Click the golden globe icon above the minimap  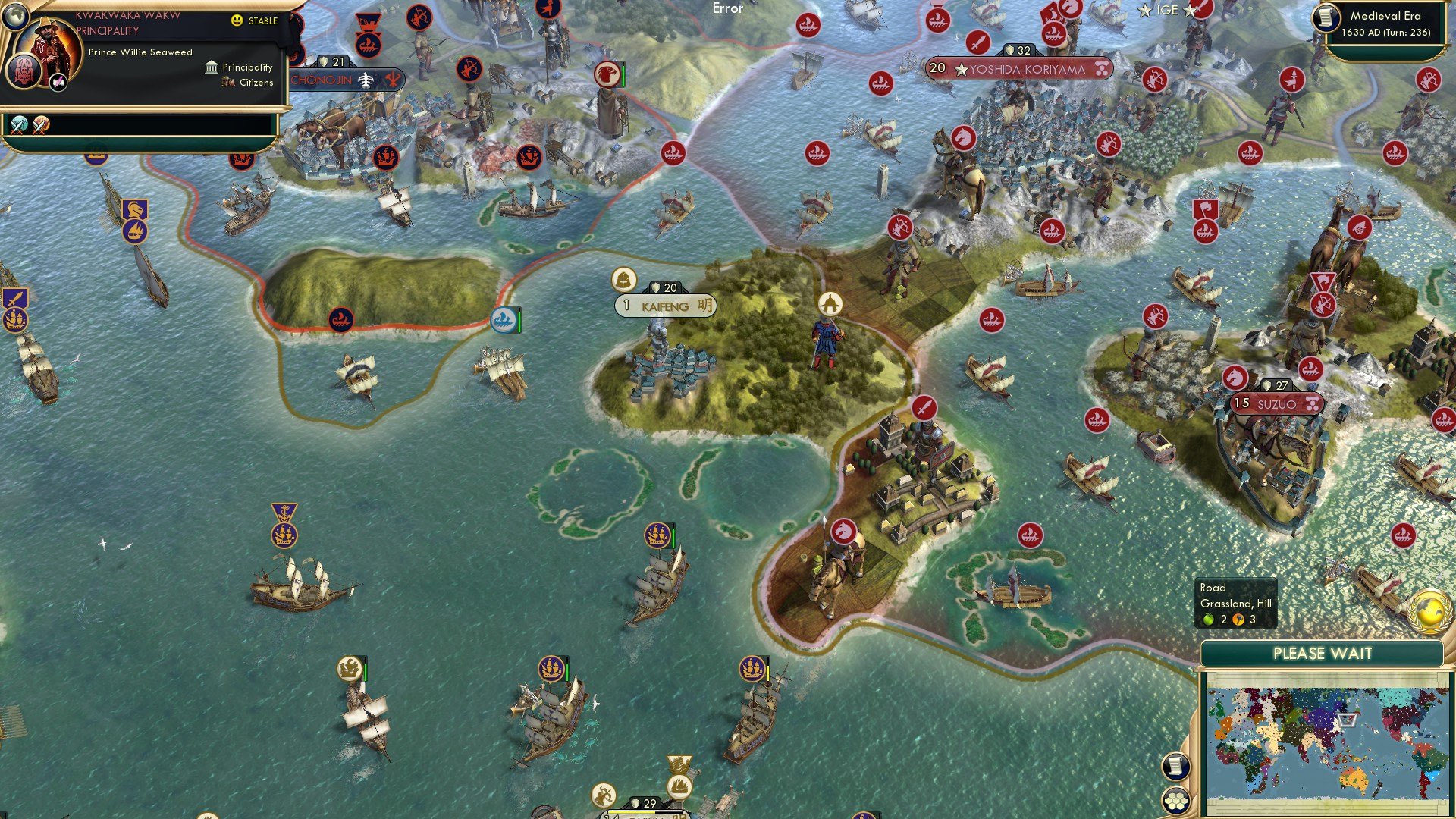1431,612
